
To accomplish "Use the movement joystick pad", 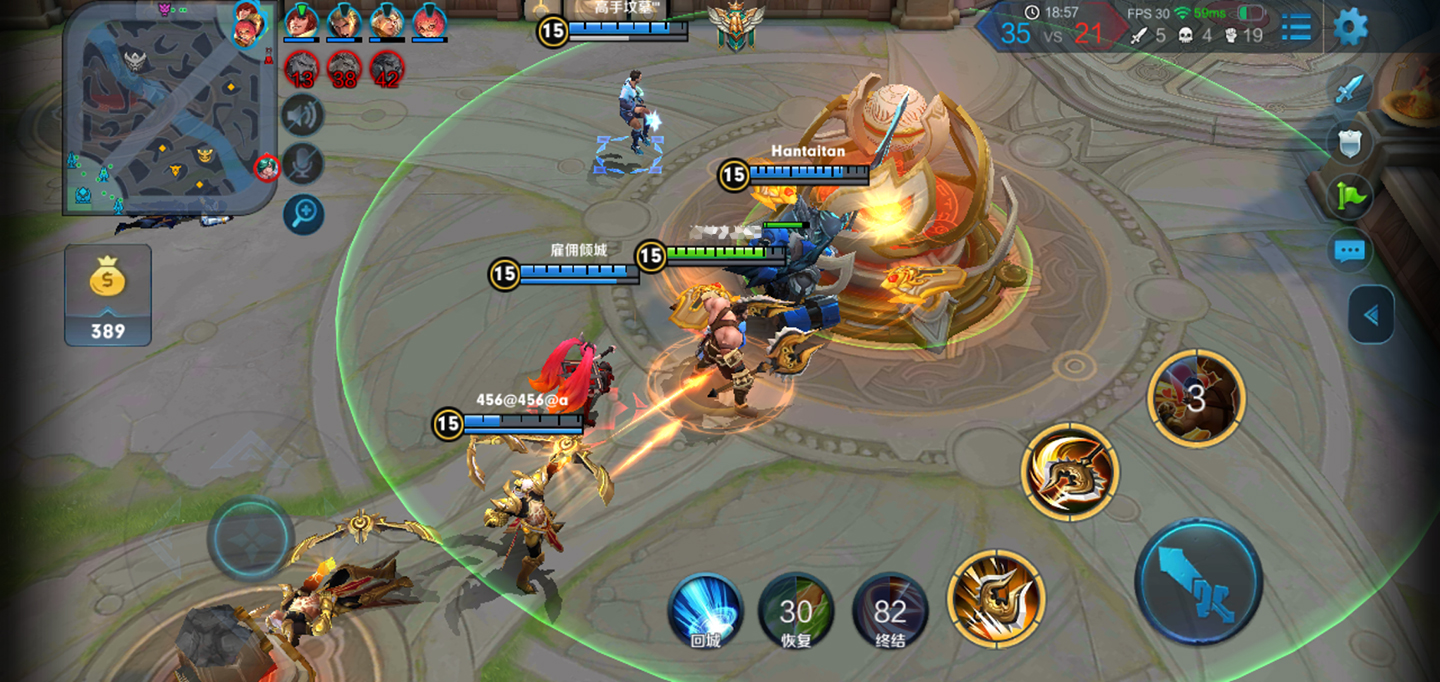I will click(x=250, y=536).
